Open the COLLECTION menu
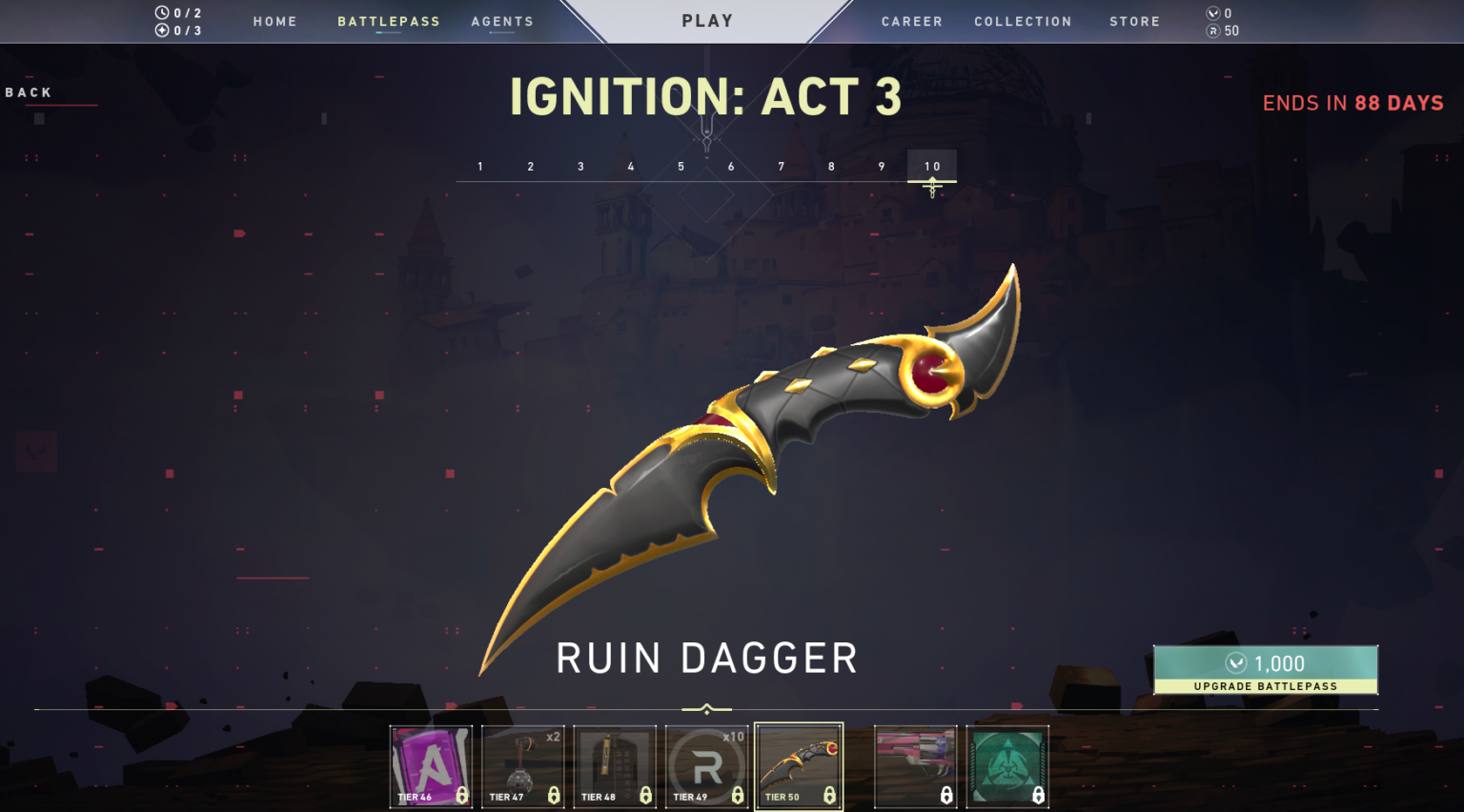1464x812 pixels. pyautogui.click(x=1023, y=21)
